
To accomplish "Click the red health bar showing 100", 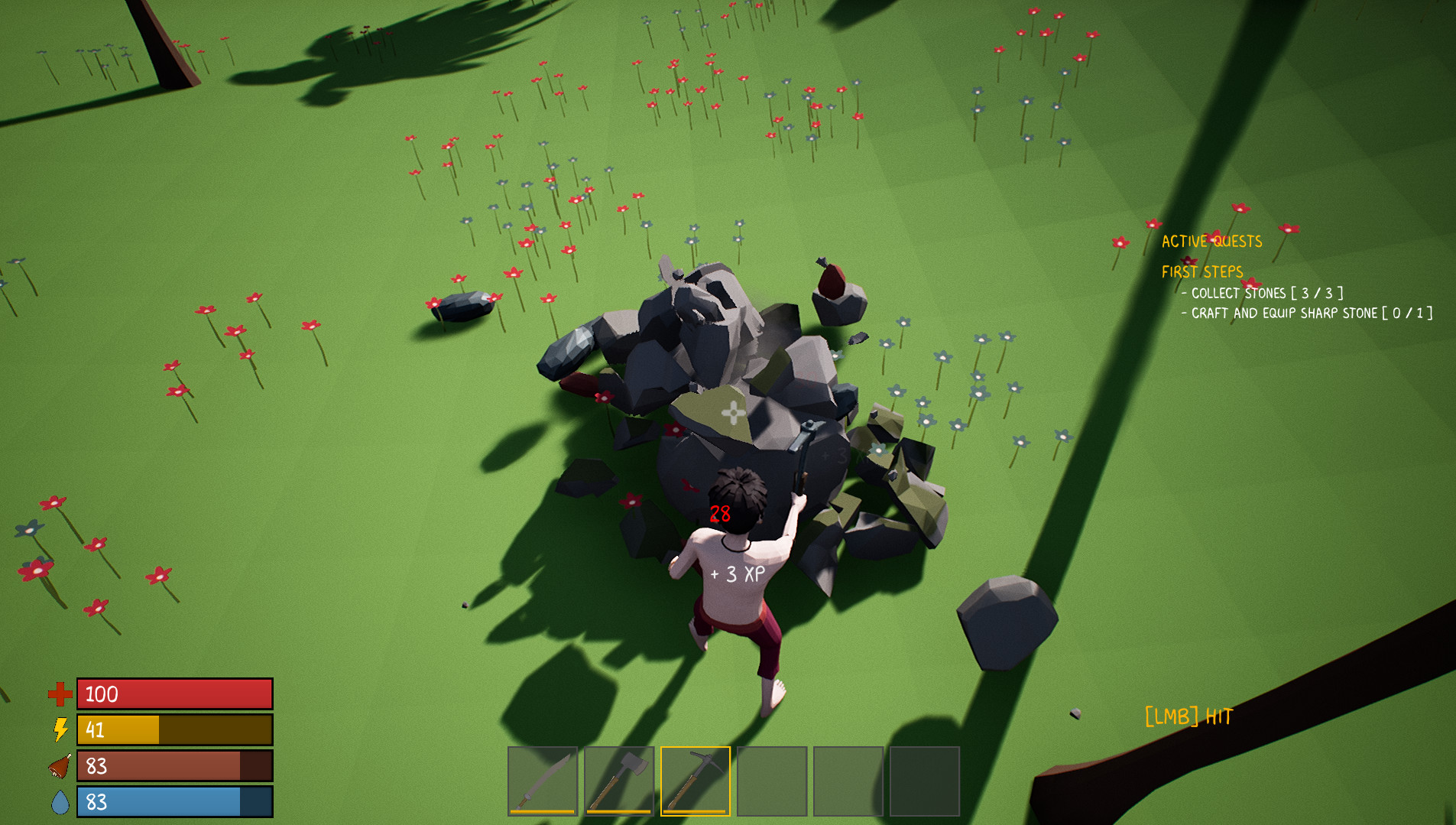I will tap(174, 694).
